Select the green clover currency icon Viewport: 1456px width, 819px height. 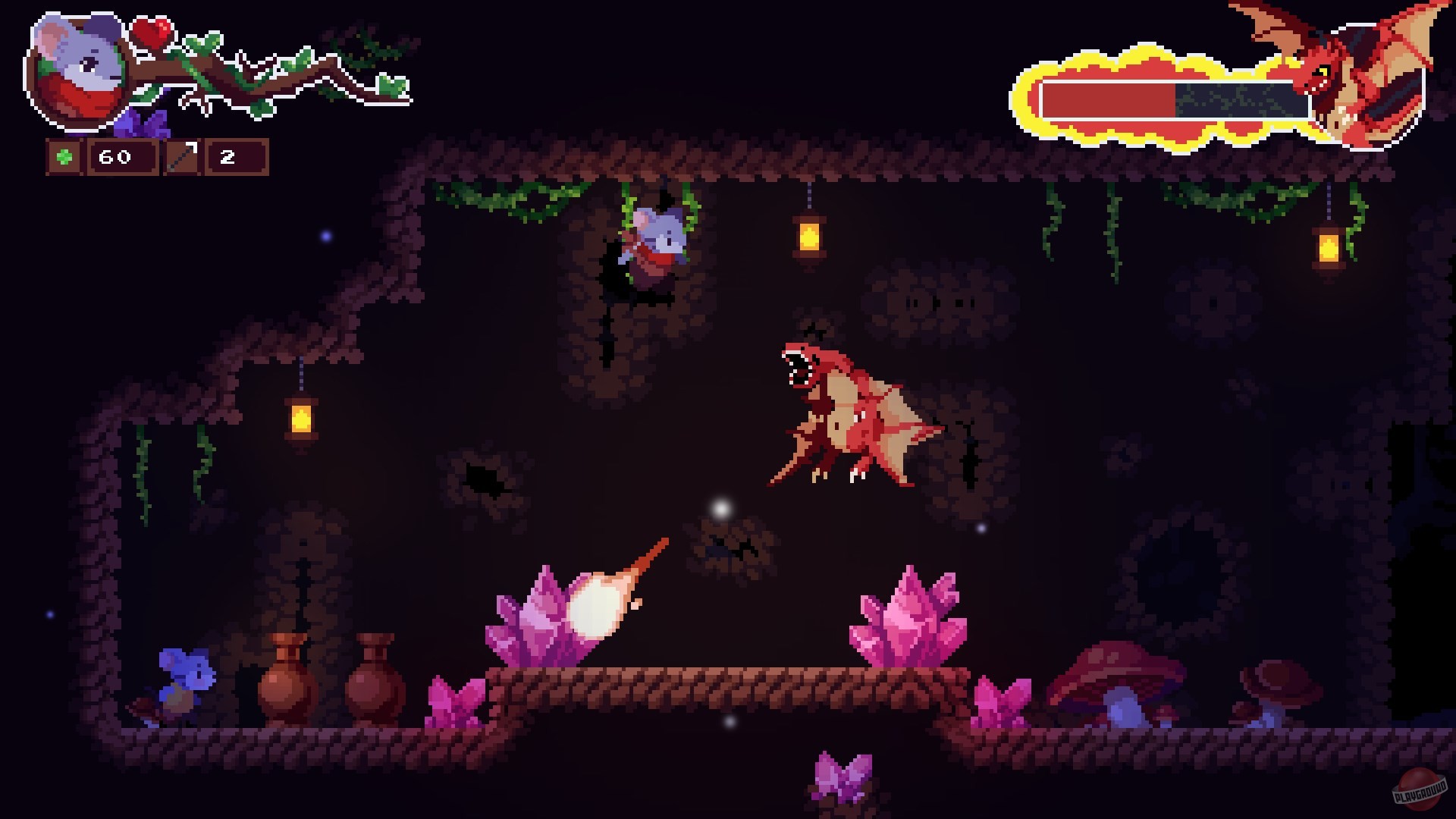click(x=64, y=158)
